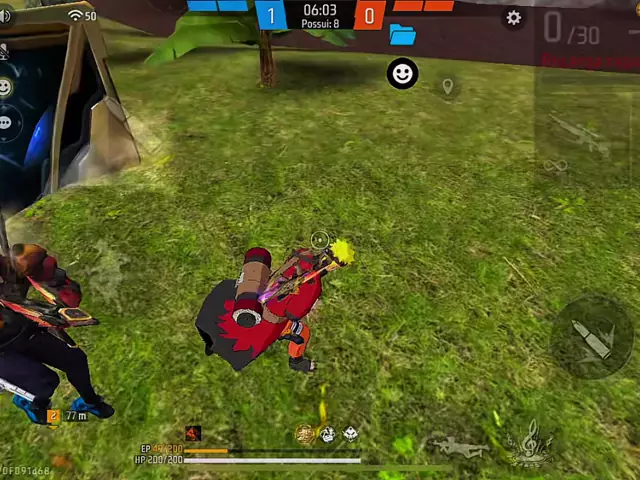Screen dimensions: 640x480
Task: Open the blue folder icon
Action: pyautogui.click(x=402, y=35)
